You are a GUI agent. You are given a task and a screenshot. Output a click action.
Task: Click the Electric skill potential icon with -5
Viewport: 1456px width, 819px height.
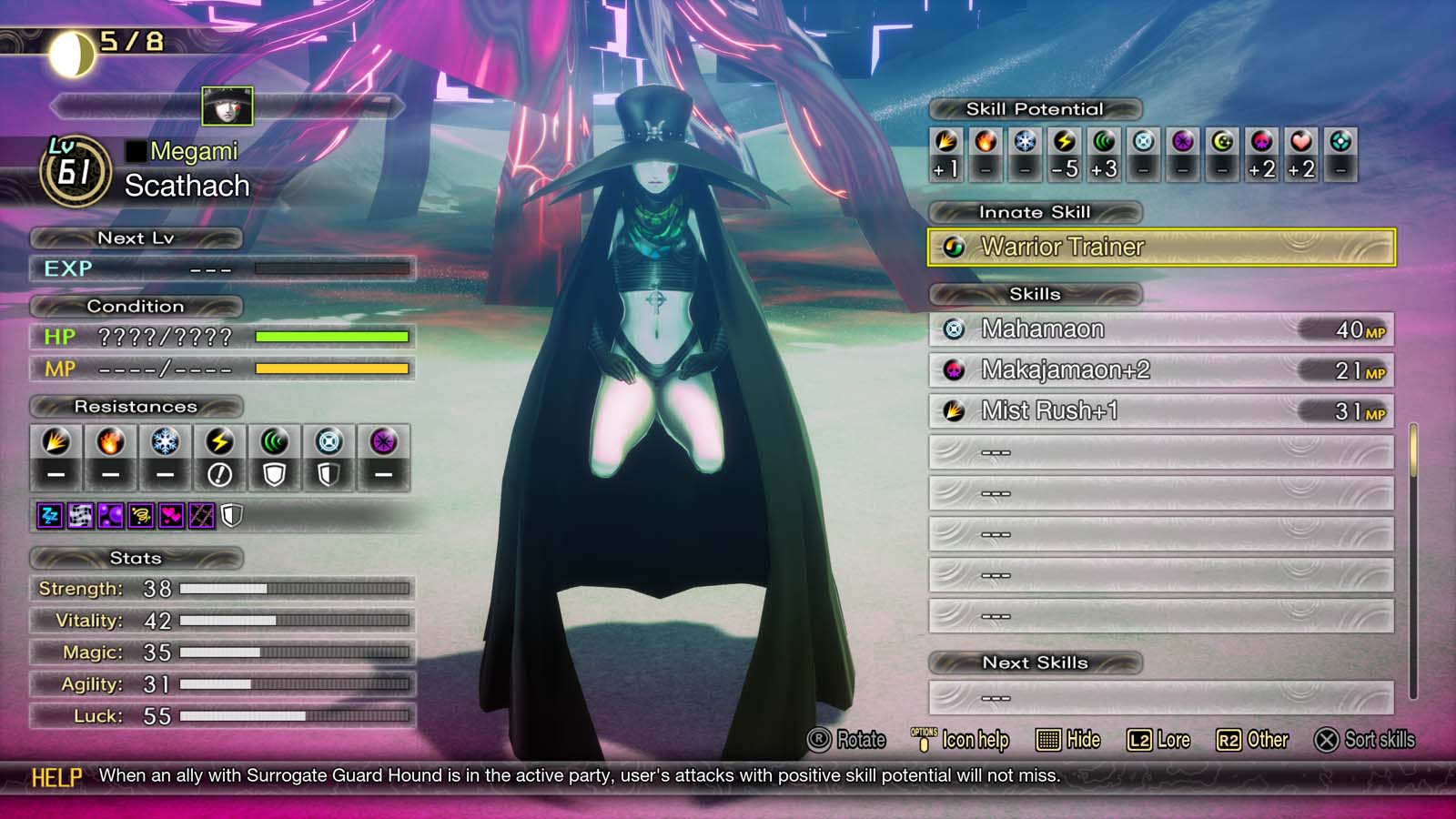click(1067, 144)
